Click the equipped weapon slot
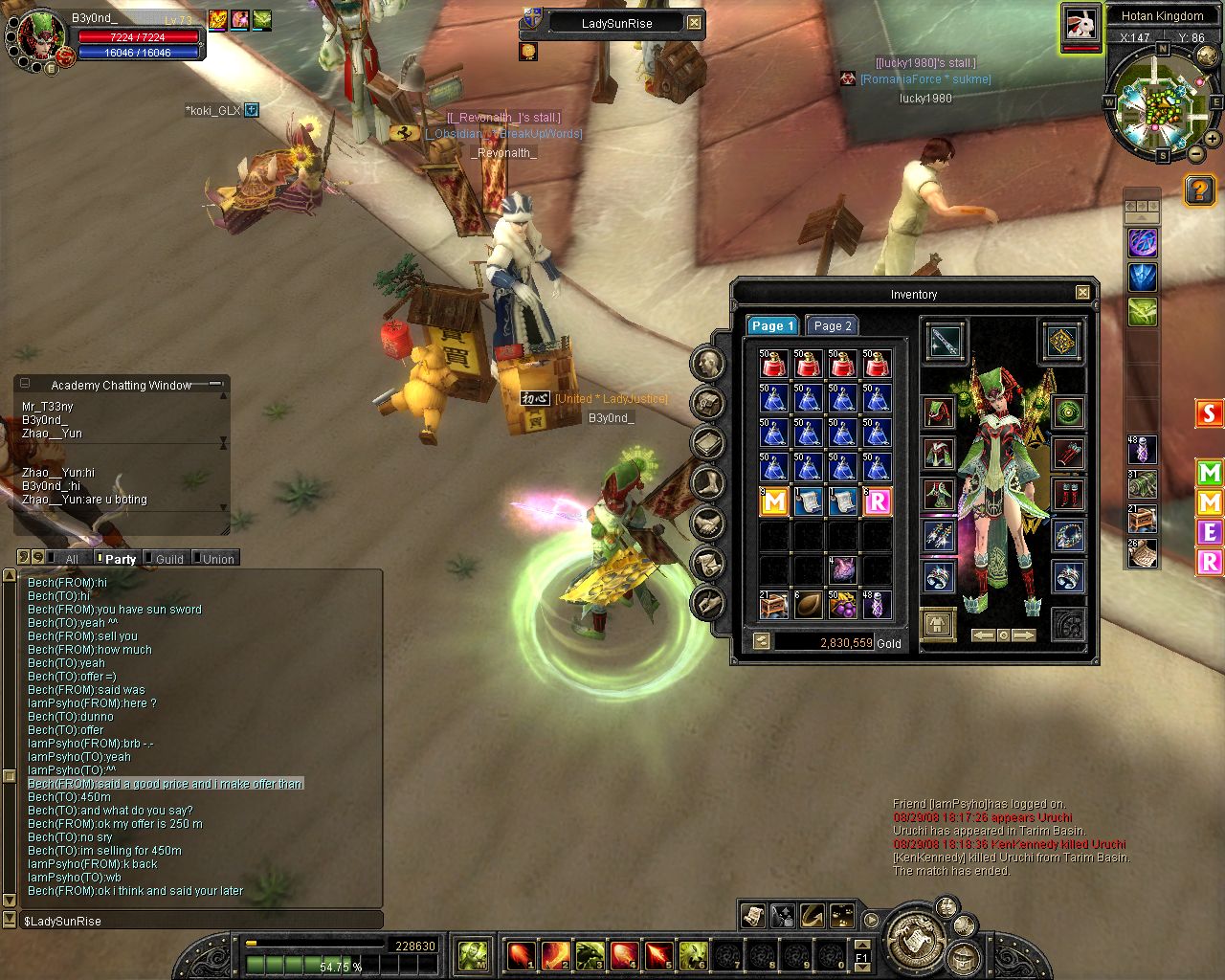 pos(944,341)
